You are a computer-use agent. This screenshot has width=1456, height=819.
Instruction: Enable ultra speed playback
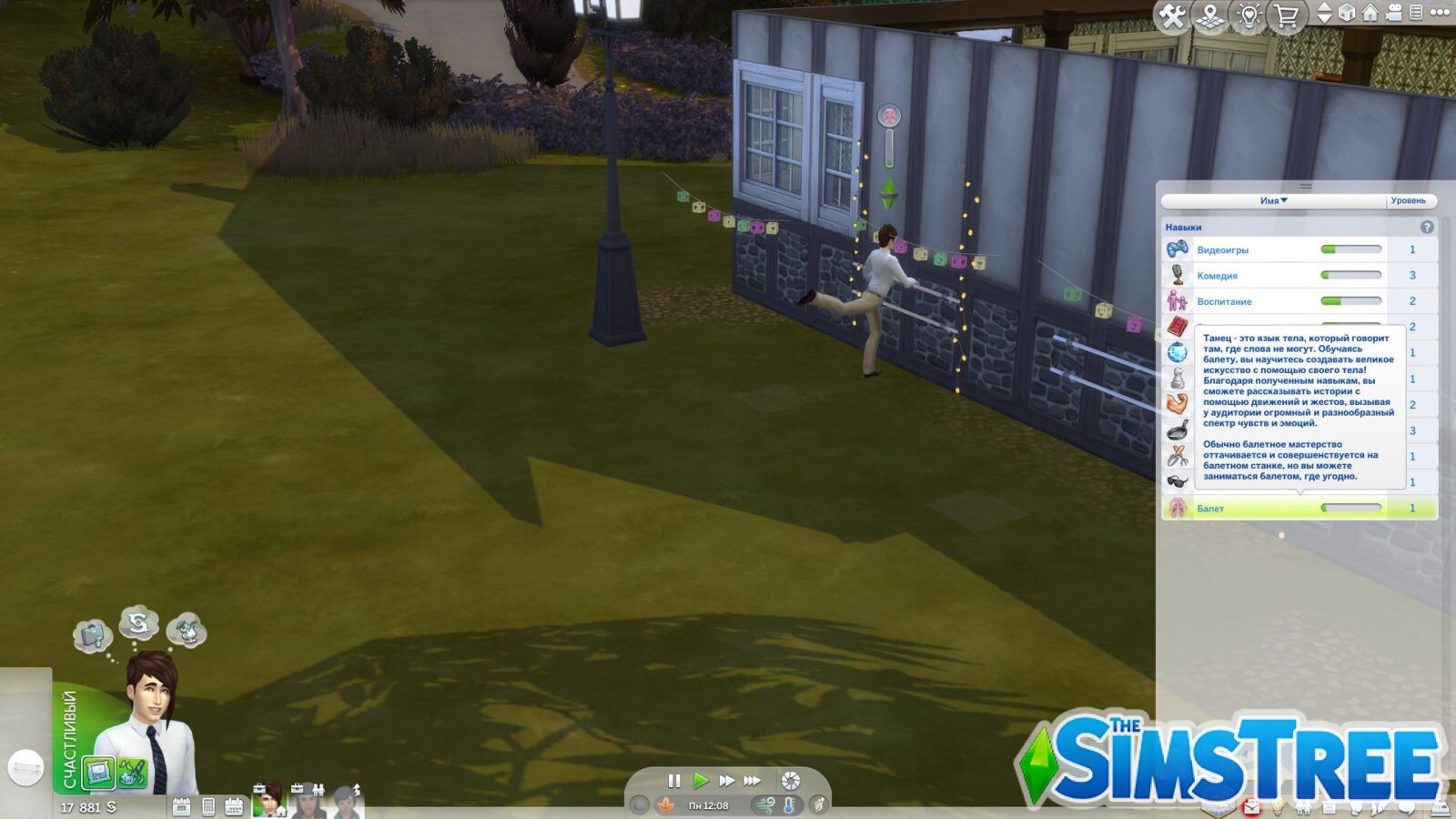(751, 779)
